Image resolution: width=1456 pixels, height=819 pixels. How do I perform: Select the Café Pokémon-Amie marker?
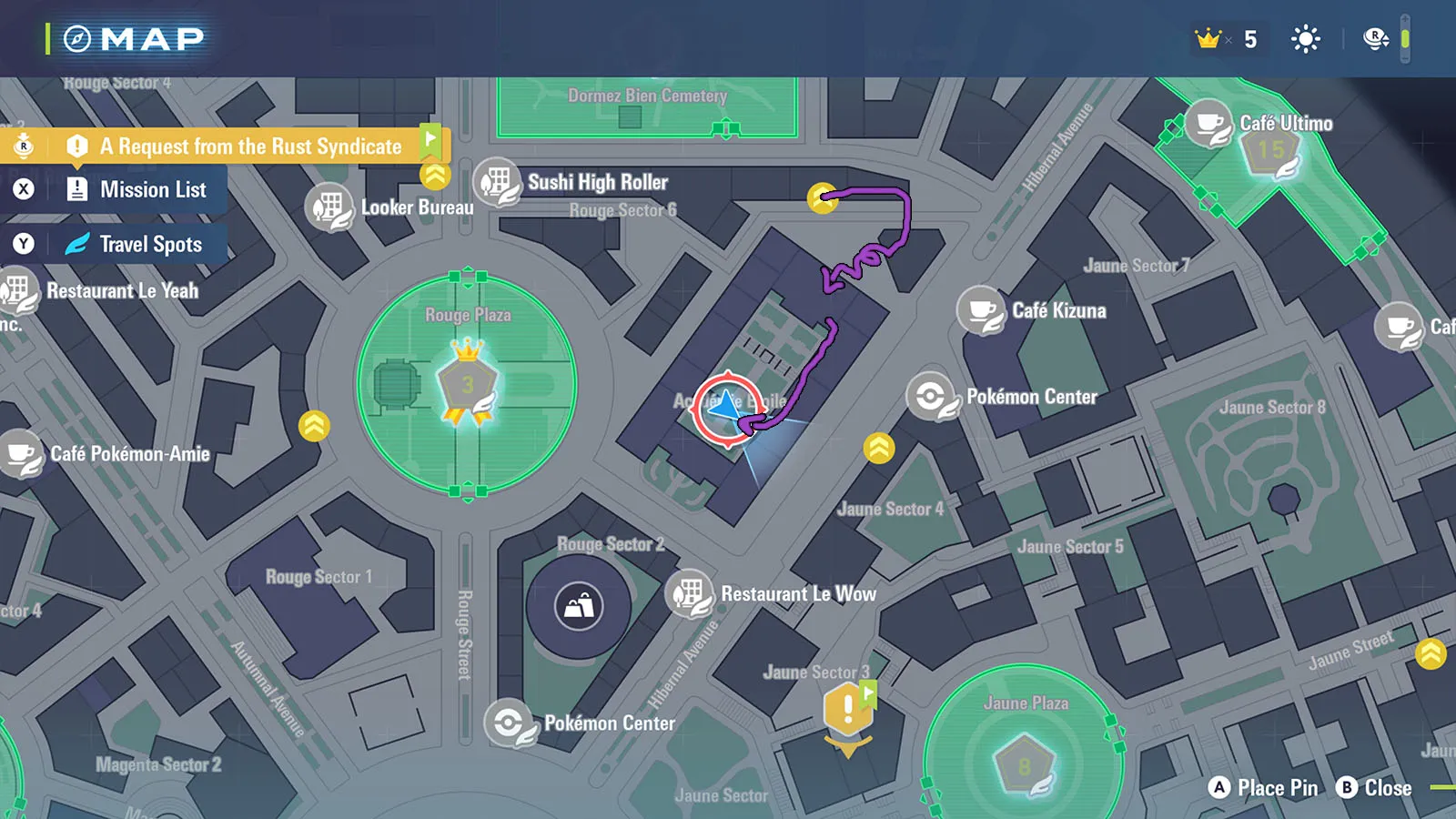(x=22, y=453)
